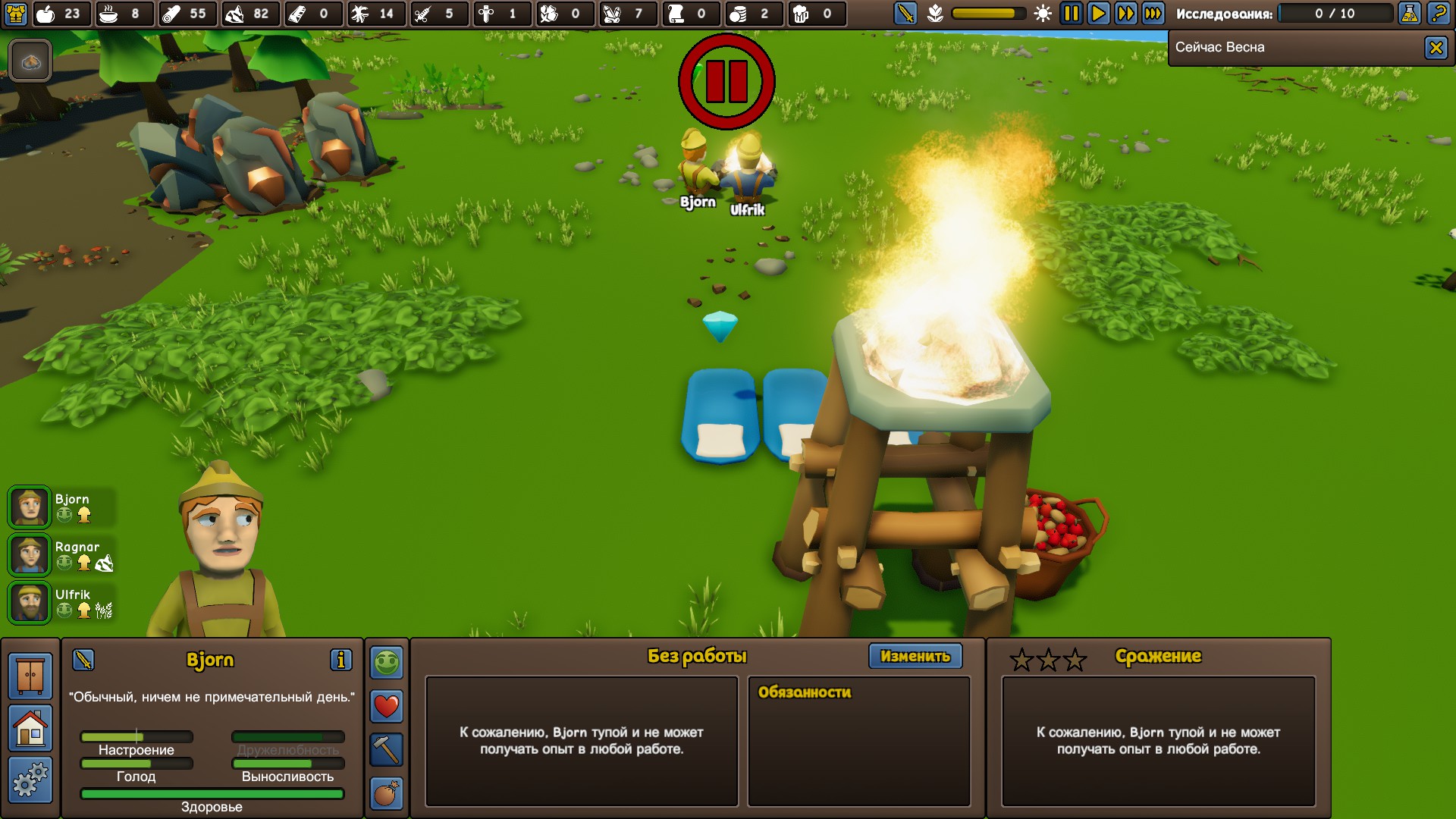This screenshot has width=1456, height=819.
Task: Select Bjorn's portrait in villager list
Action: (30, 507)
